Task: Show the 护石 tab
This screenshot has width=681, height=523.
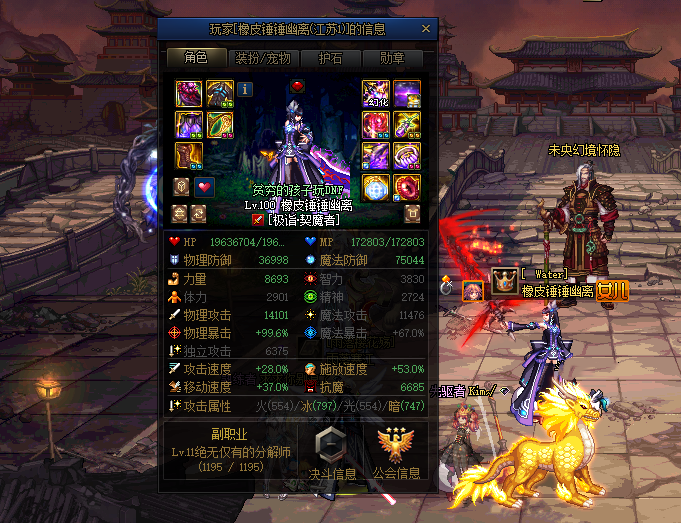Action: pyautogui.click(x=332, y=58)
